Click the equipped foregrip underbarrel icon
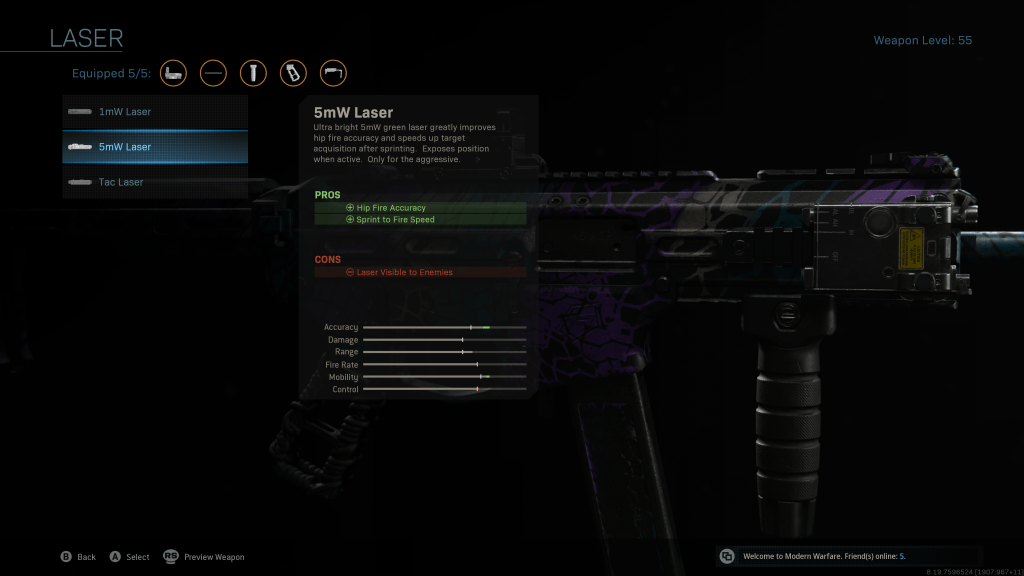 coord(253,73)
